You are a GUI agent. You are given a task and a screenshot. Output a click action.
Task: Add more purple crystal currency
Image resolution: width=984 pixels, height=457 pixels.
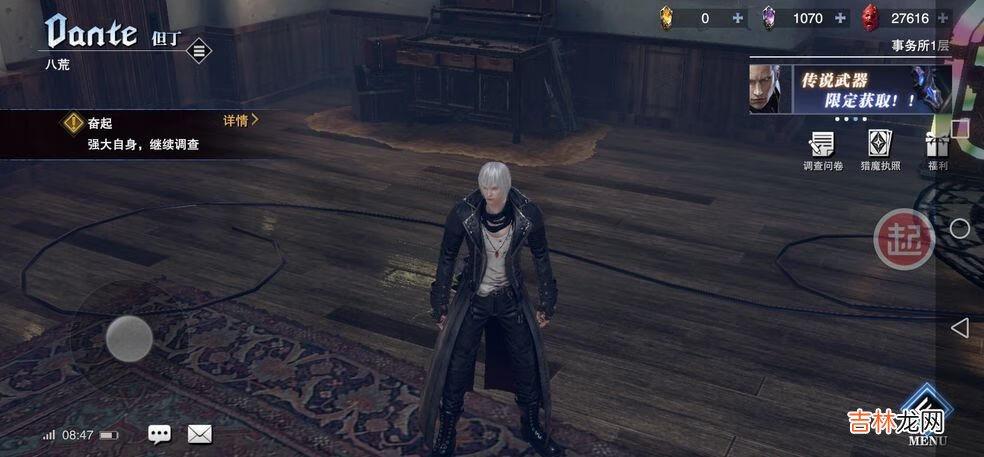point(840,18)
